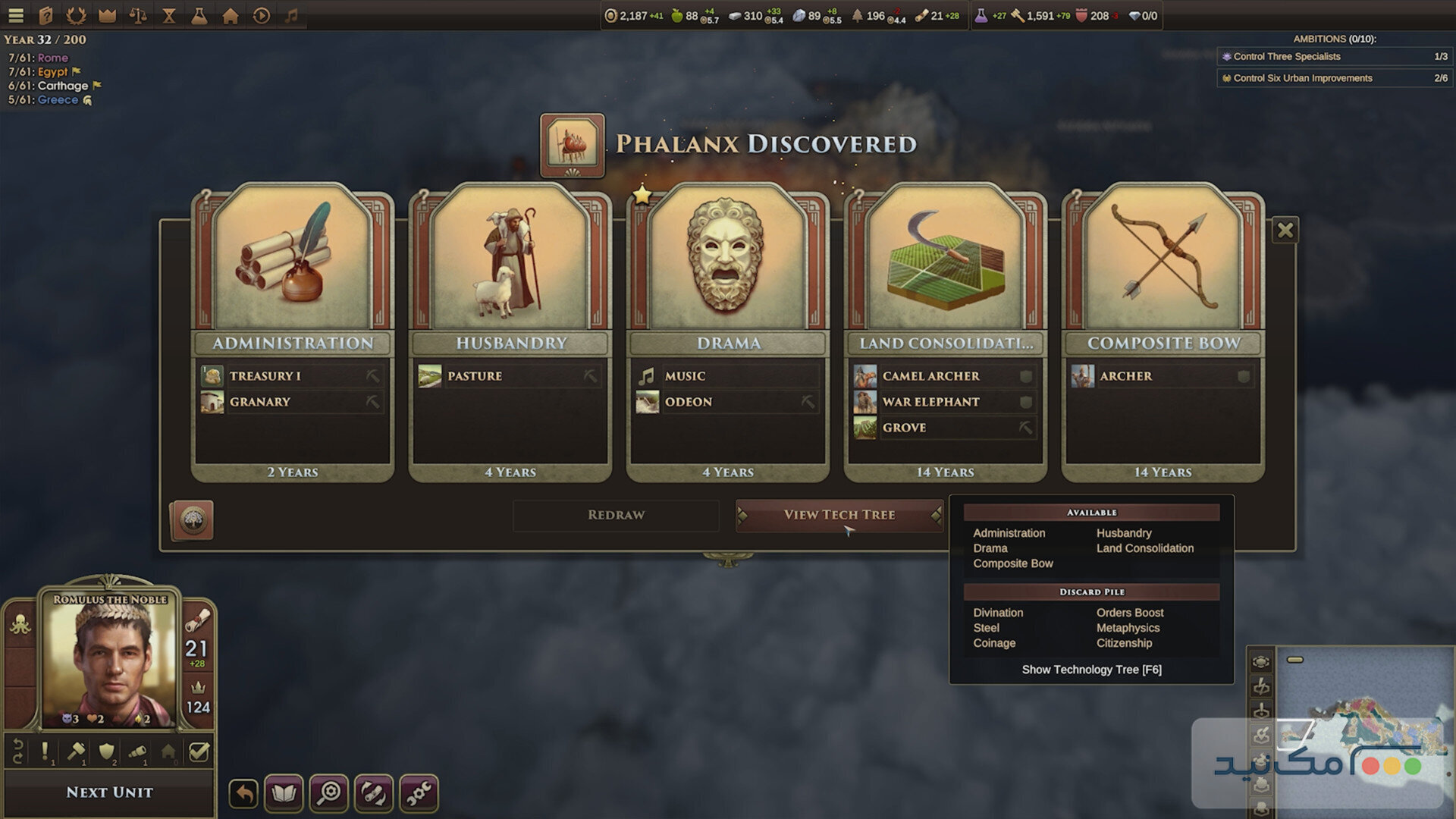Screen dimensions: 1456x819
Task: Close the tech selection panel
Action: coord(1285,230)
